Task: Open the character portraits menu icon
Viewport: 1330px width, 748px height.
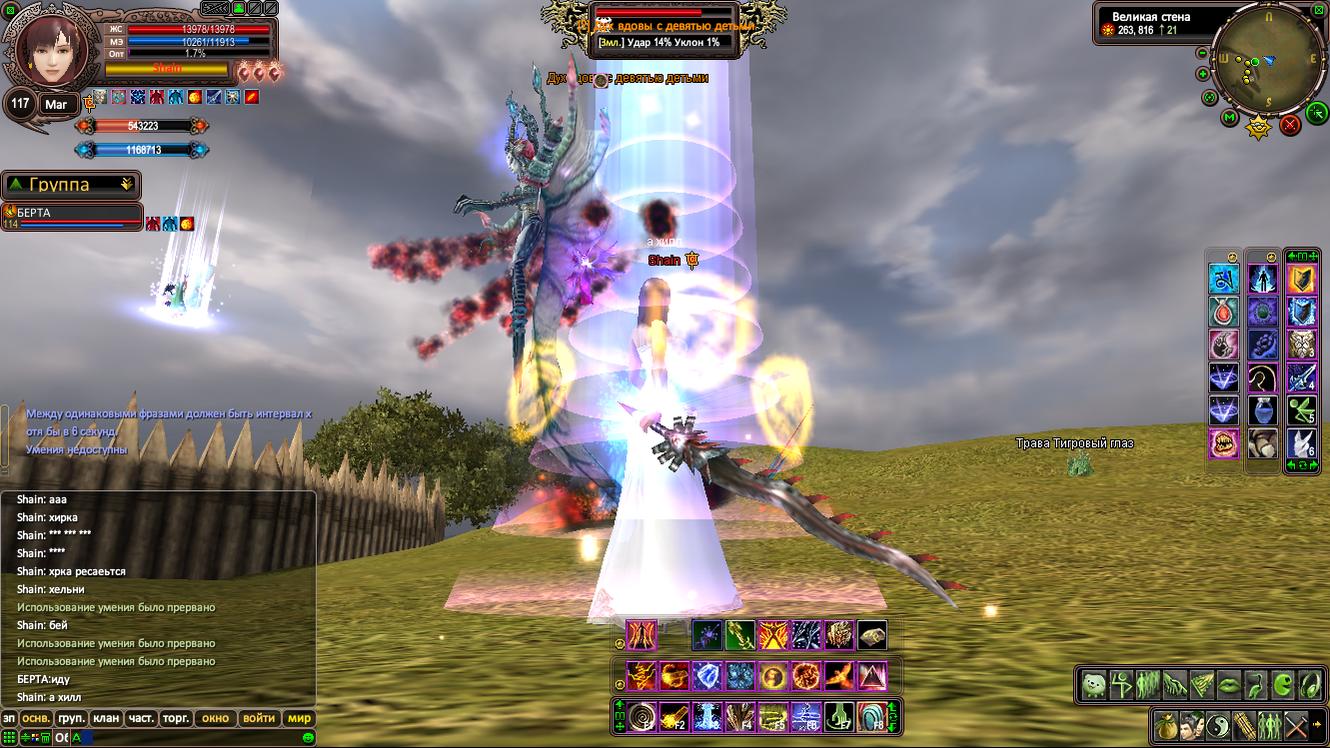Action: click(x=1192, y=725)
